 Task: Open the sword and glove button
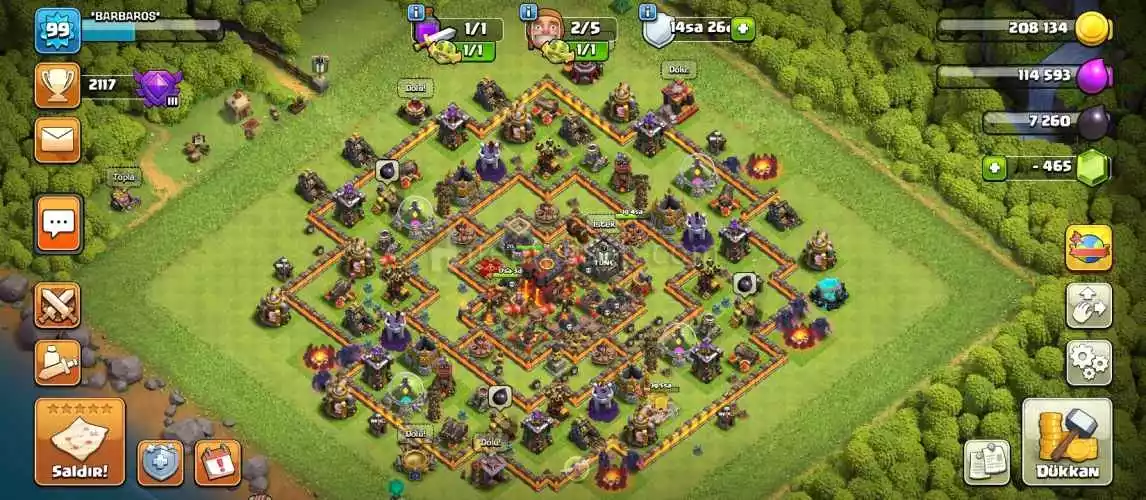[58, 361]
